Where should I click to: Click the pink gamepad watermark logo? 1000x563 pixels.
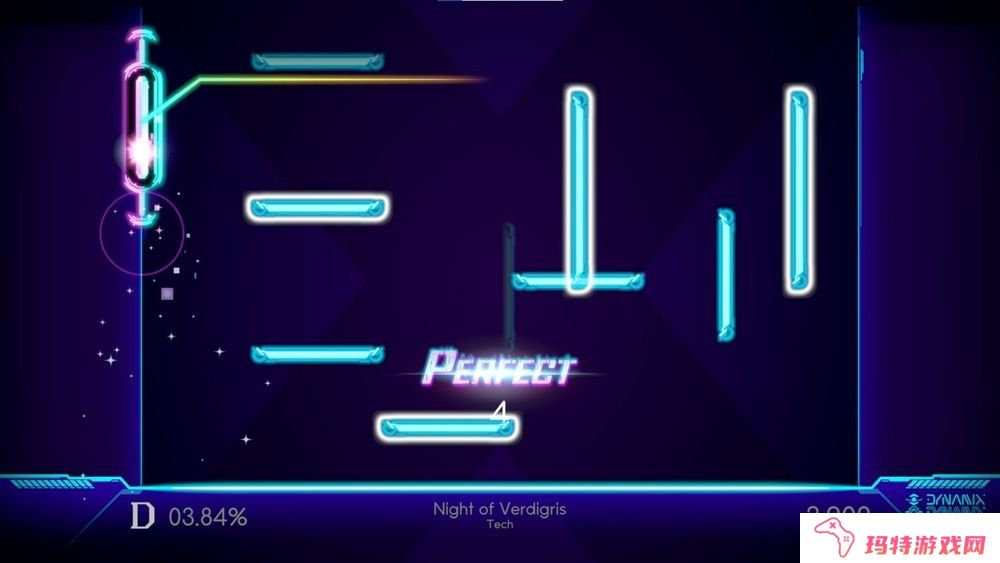point(835,536)
